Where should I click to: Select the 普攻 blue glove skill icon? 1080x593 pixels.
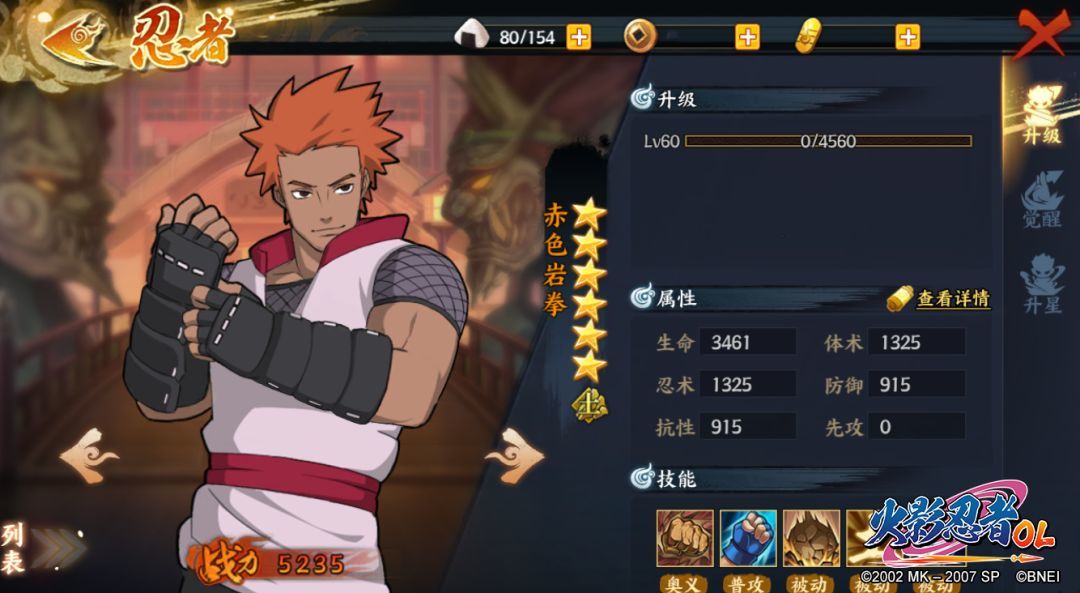pos(748,538)
